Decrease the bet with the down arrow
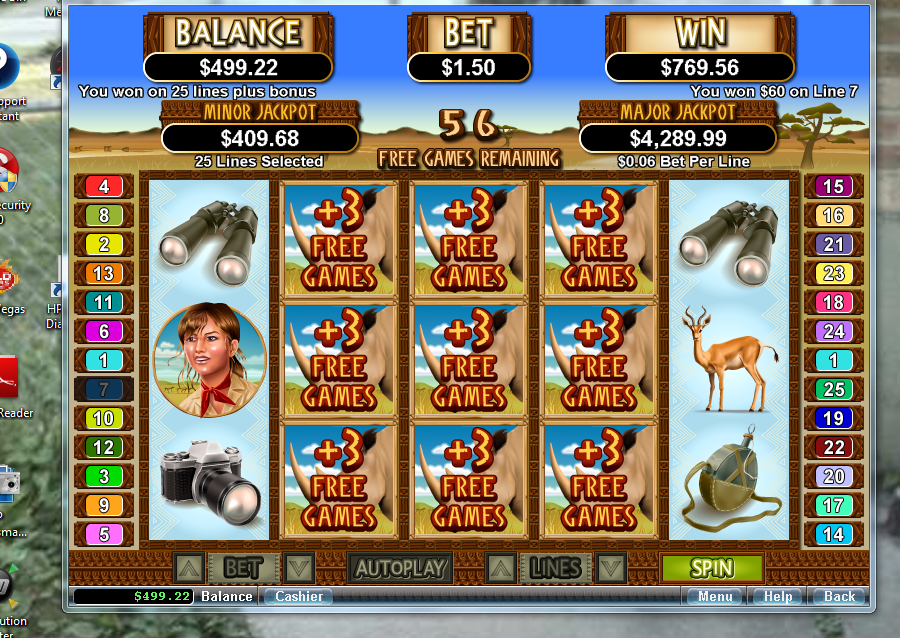The height and width of the screenshot is (638, 900). coord(298,568)
